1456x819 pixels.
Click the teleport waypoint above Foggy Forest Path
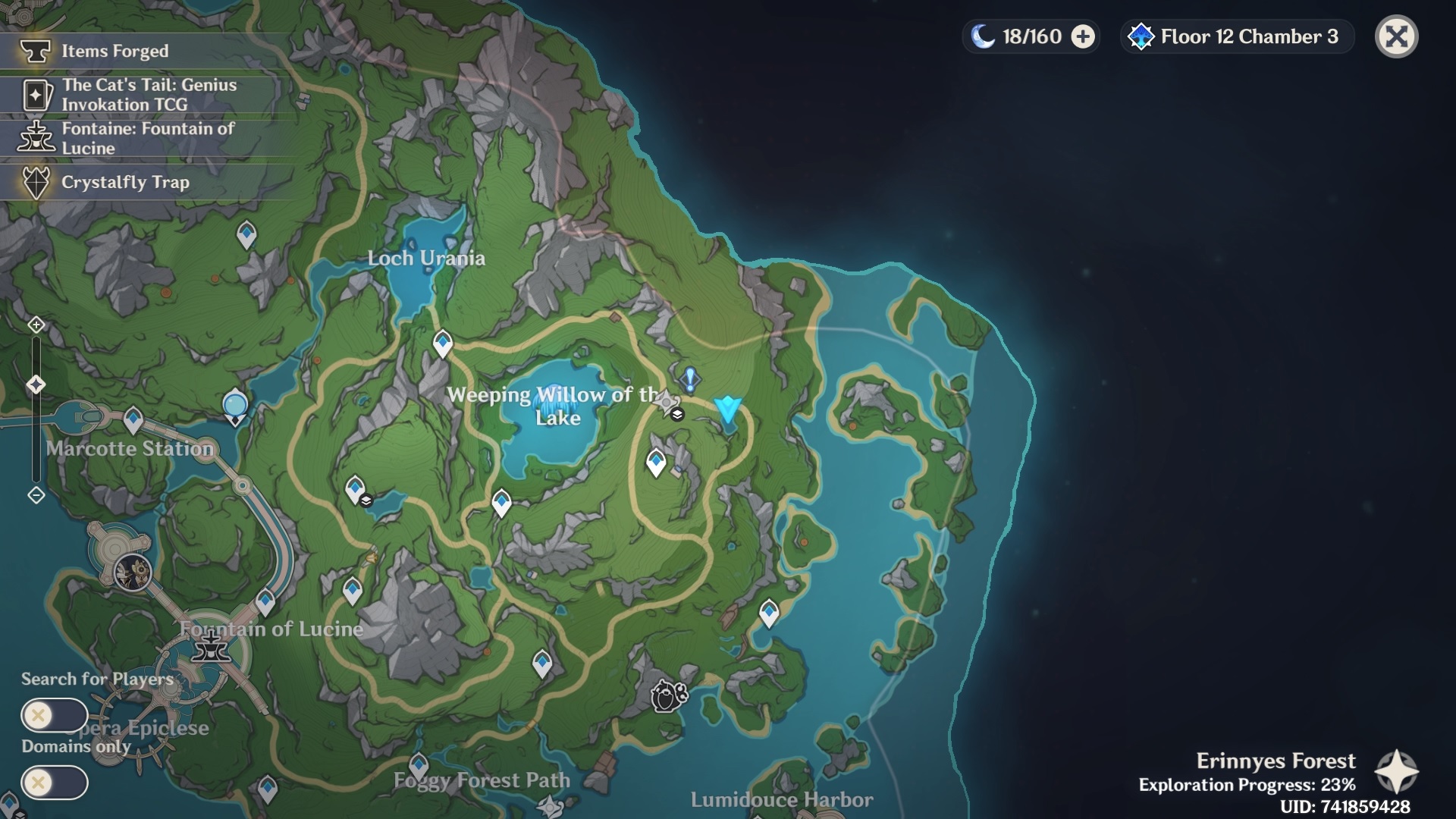[x=418, y=764]
